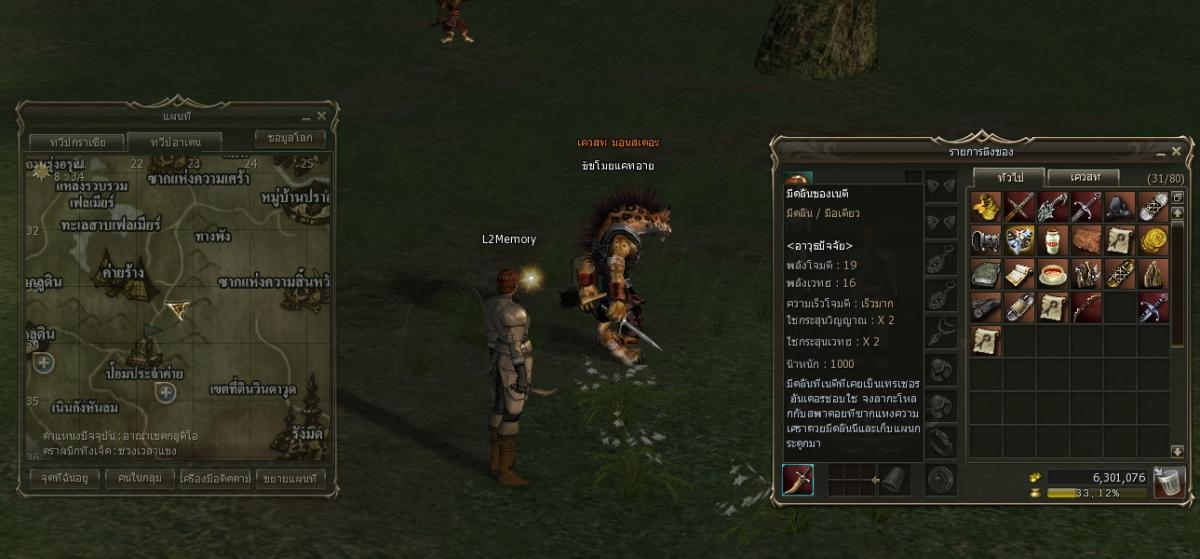The width and height of the screenshot is (1200, 559).
Task: Switch to the ทวีปกราเซีย map tab
Action: [74, 142]
